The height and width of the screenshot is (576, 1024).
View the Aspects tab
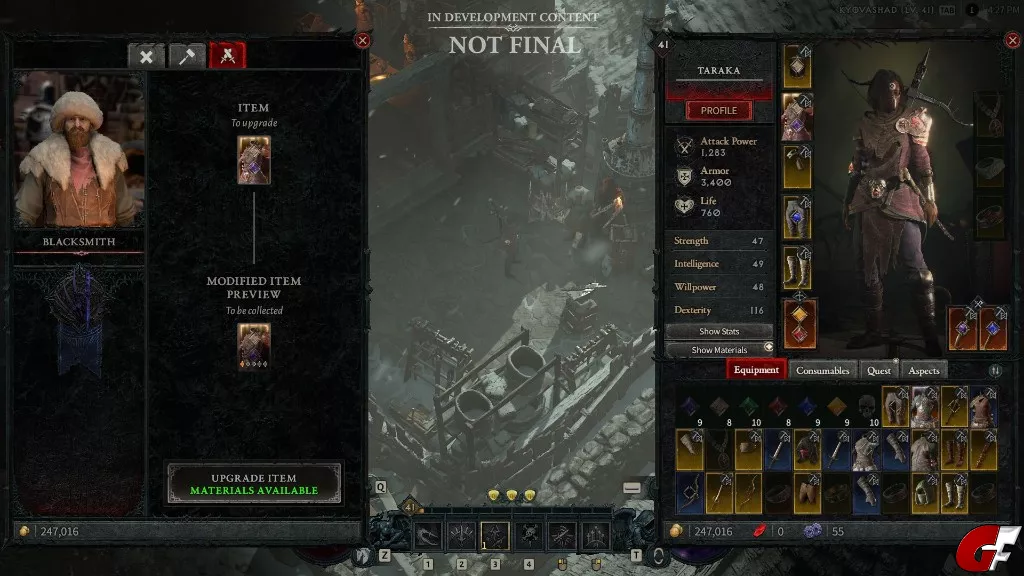(x=924, y=370)
